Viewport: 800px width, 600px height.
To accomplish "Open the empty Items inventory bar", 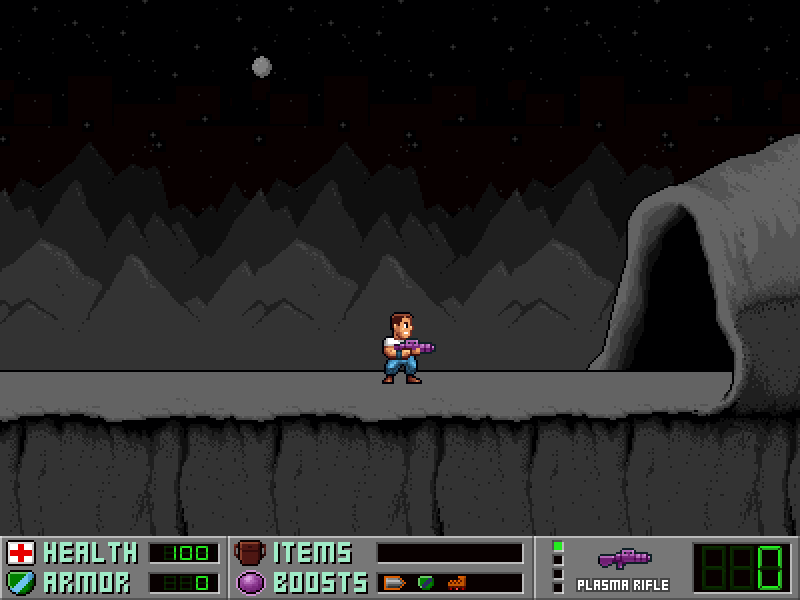I will [450, 553].
